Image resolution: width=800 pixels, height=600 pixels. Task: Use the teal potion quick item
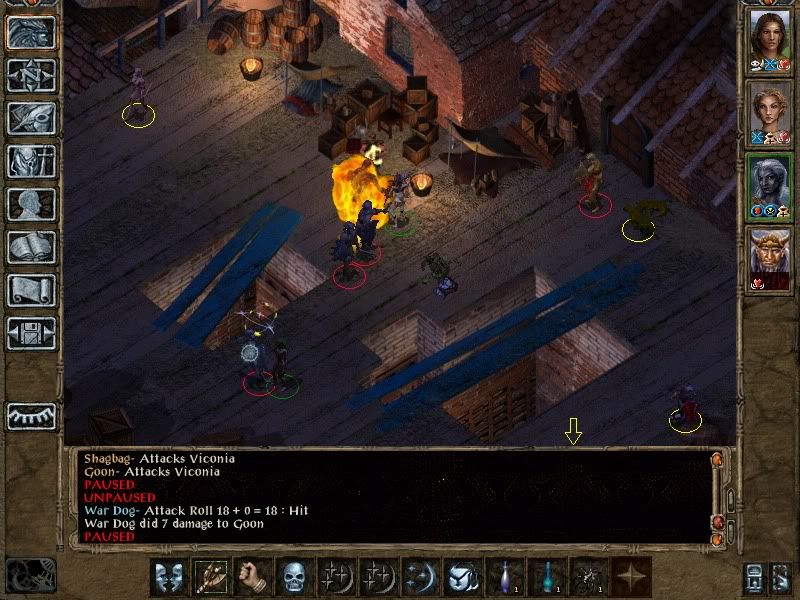point(547,577)
